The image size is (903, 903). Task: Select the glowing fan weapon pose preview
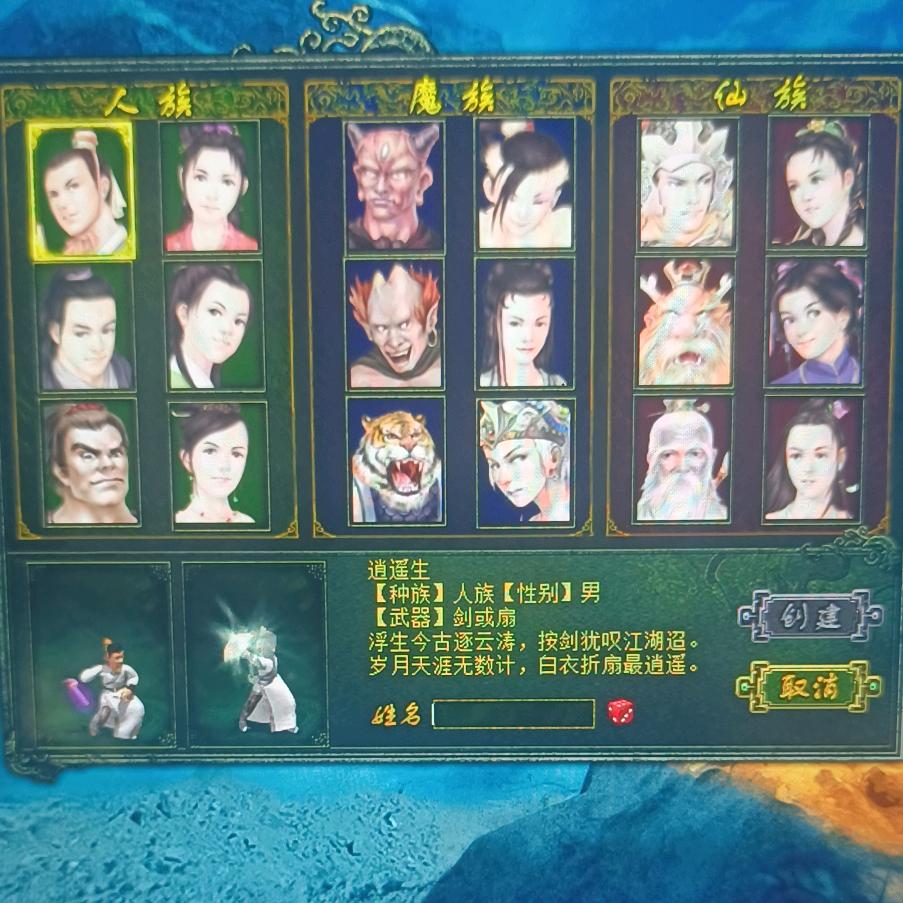256,654
